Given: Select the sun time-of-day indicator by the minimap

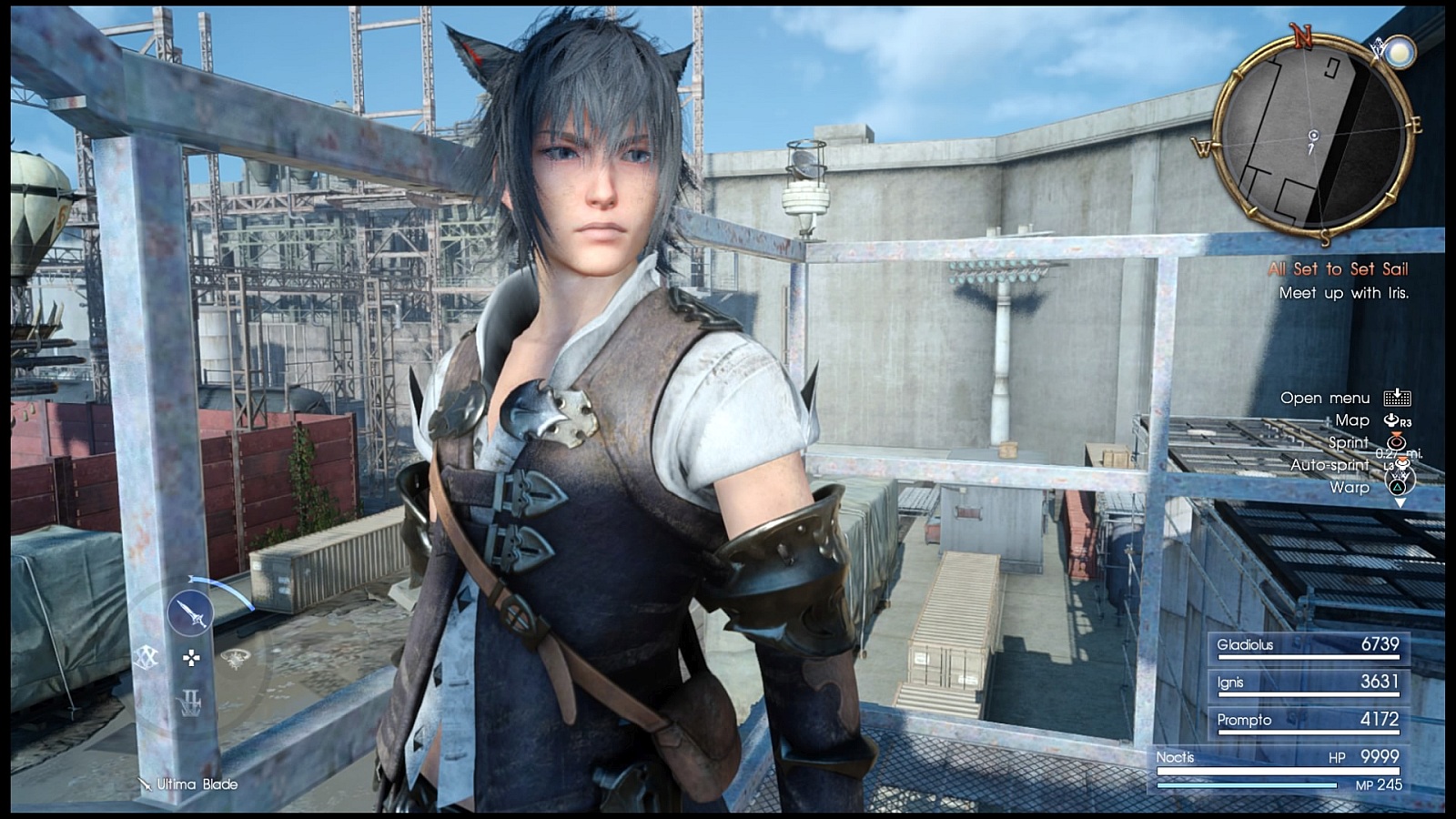Looking at the screenshot, I should (1397, 52).
